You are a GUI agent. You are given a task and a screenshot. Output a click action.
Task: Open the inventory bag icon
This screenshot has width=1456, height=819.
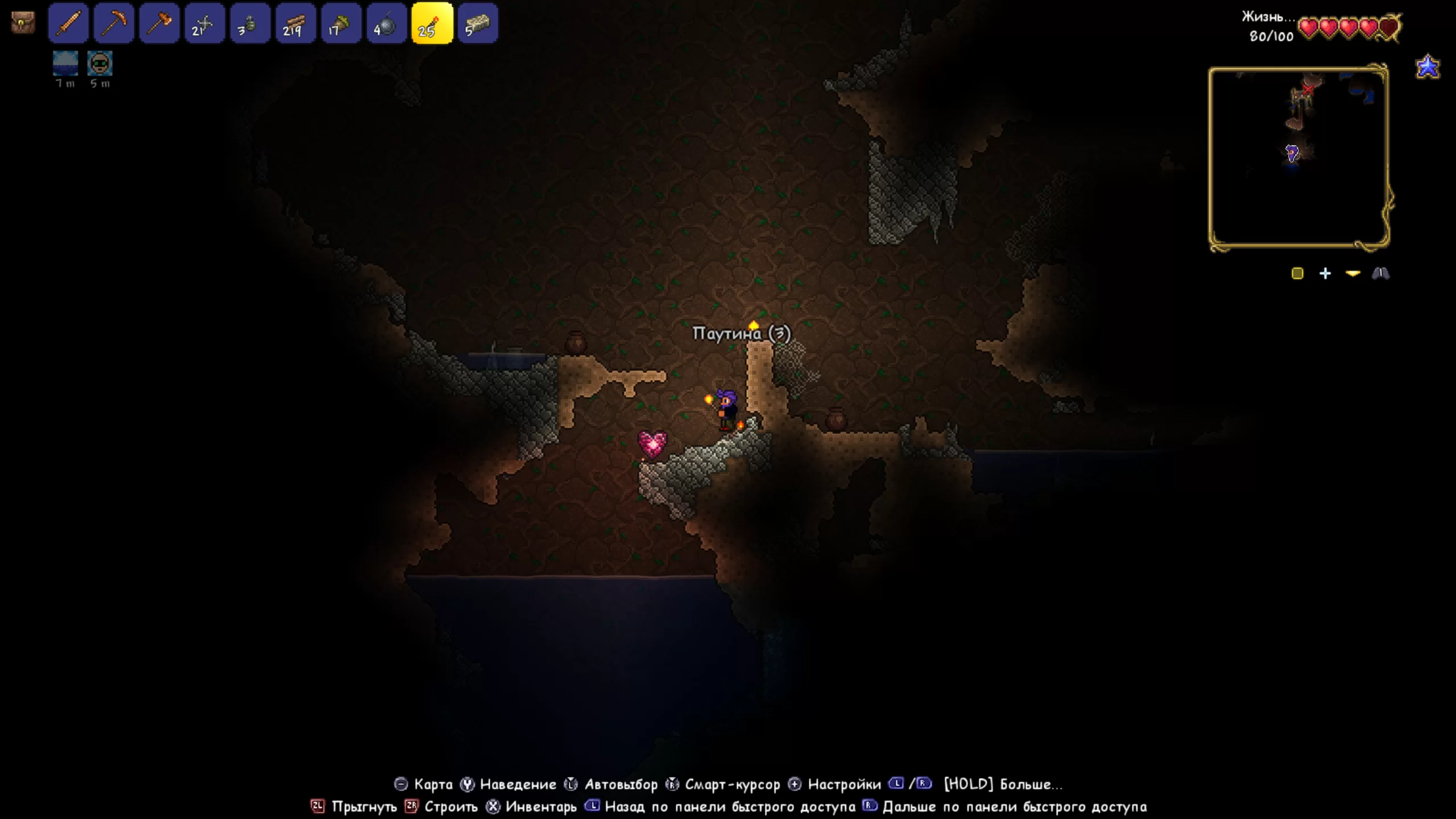coord(23,23)
